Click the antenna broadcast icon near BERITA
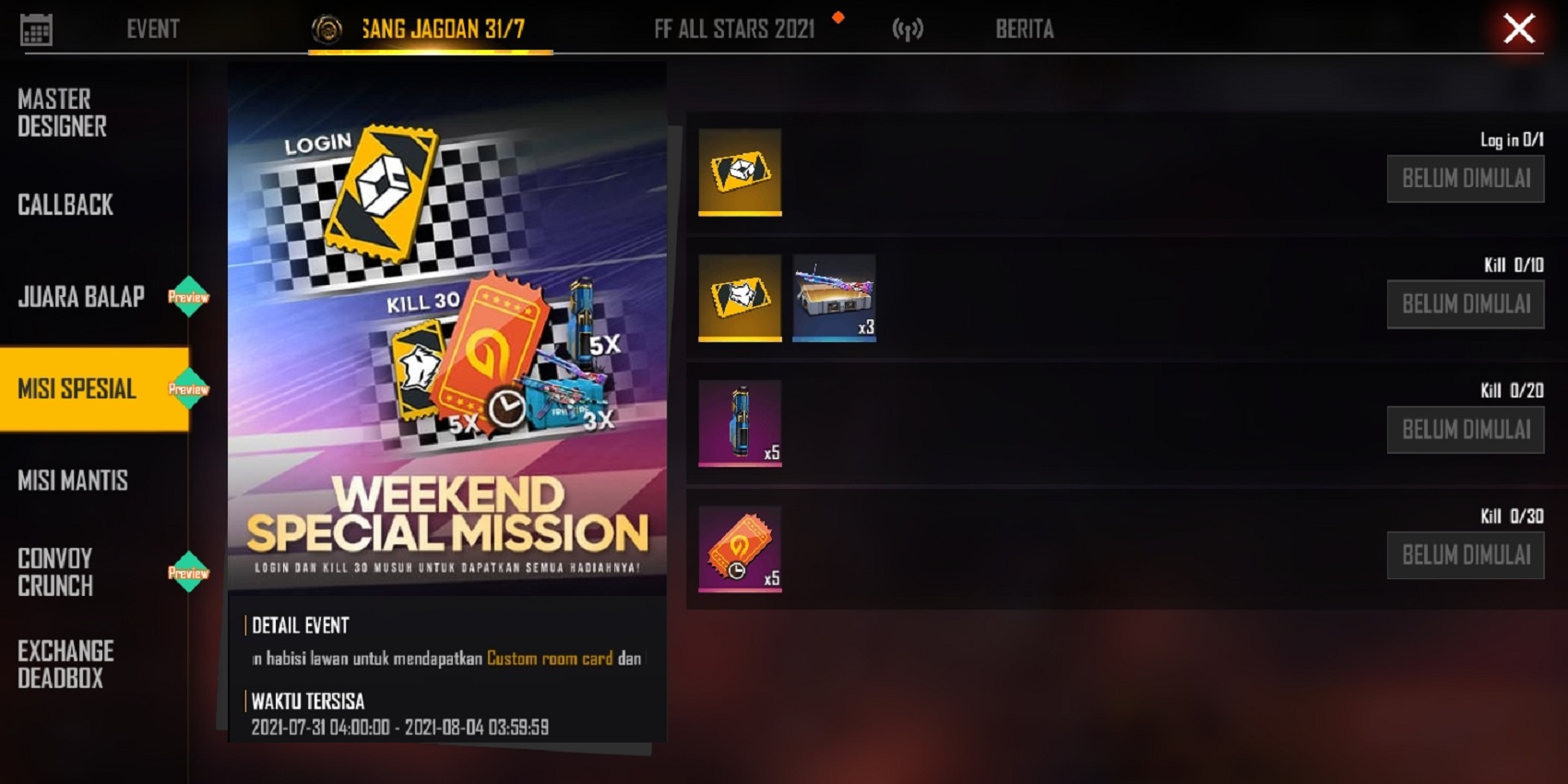This screenshot has width=1568, height=784. tap(907, 29)
